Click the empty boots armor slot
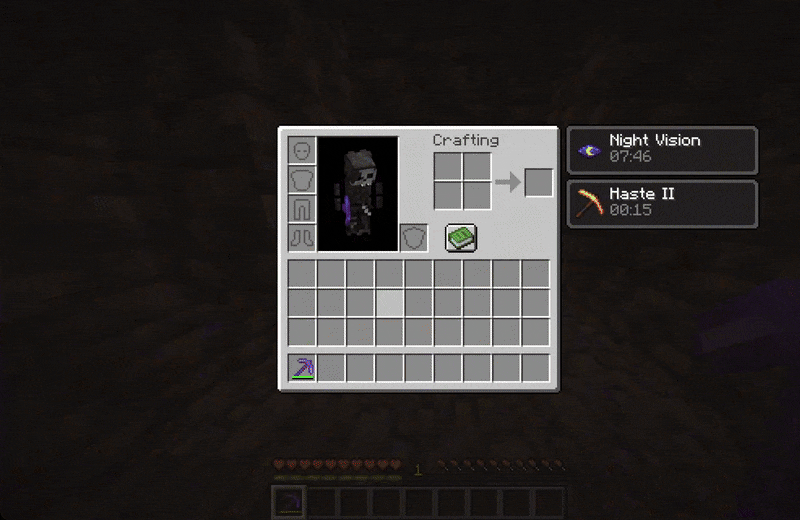 pyautogui.click(x=302, y=238)
